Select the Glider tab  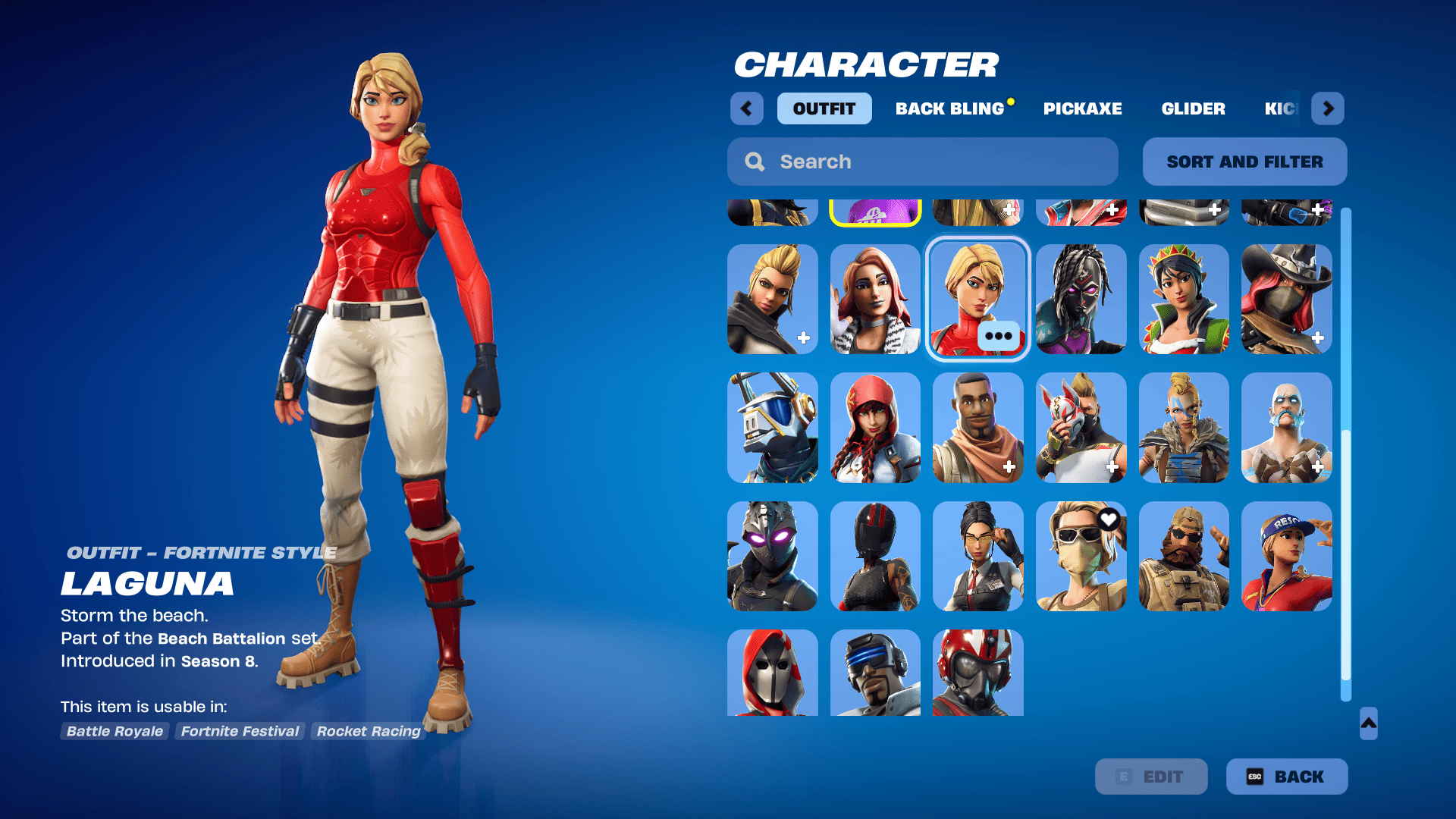(1193, 108)
